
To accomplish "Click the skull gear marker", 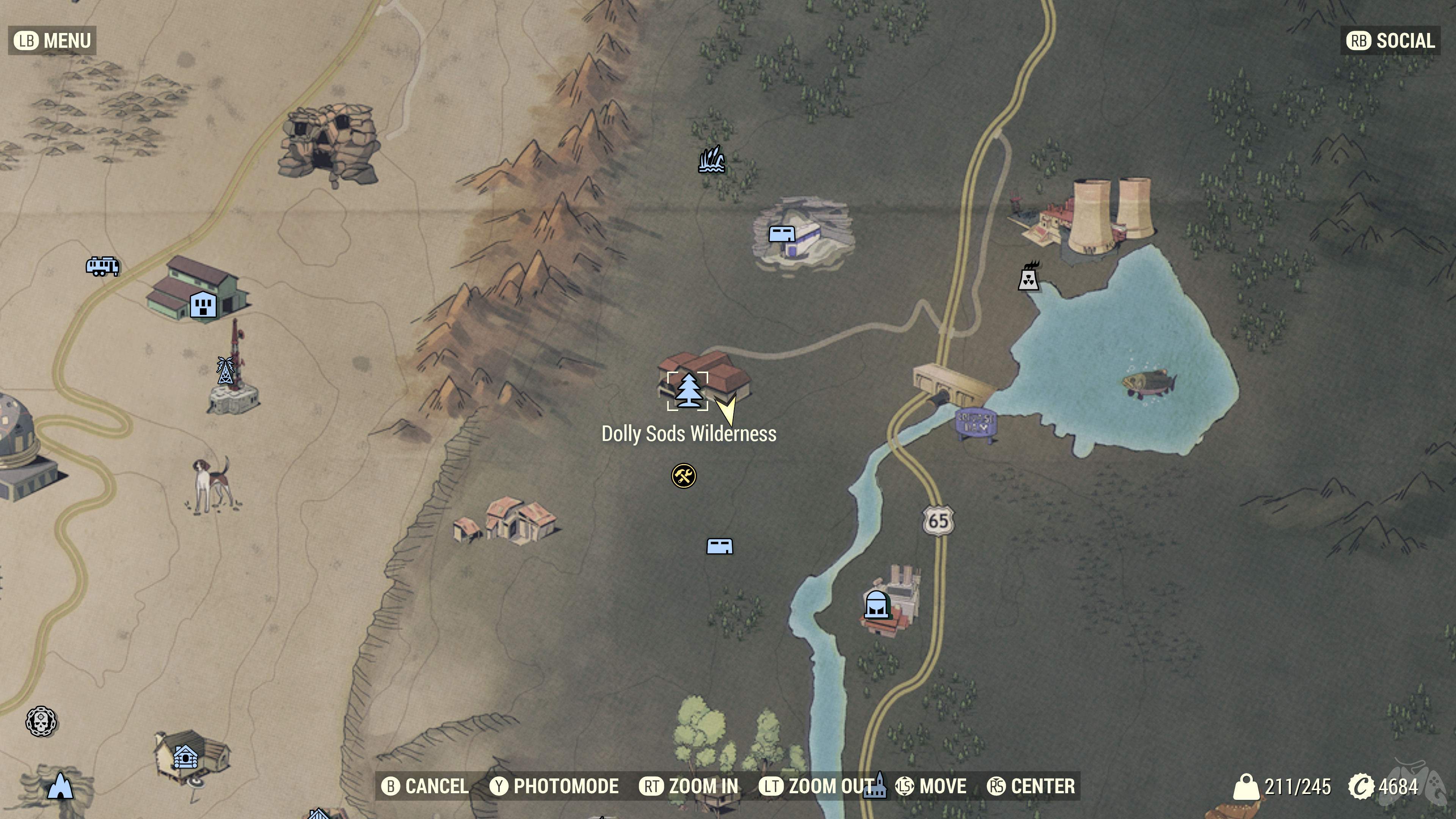I will click(x=41, y=721).
